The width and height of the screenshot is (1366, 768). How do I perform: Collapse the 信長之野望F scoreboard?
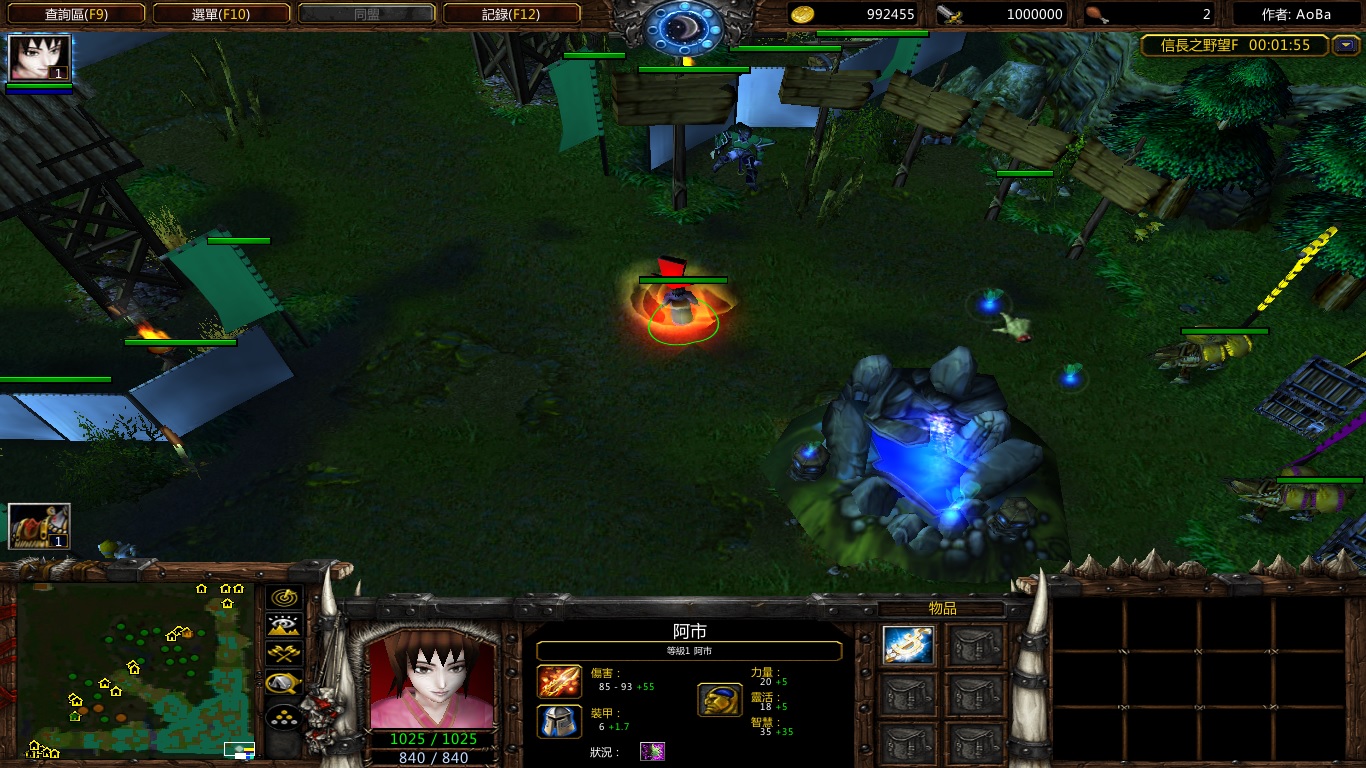[1347, 45]
